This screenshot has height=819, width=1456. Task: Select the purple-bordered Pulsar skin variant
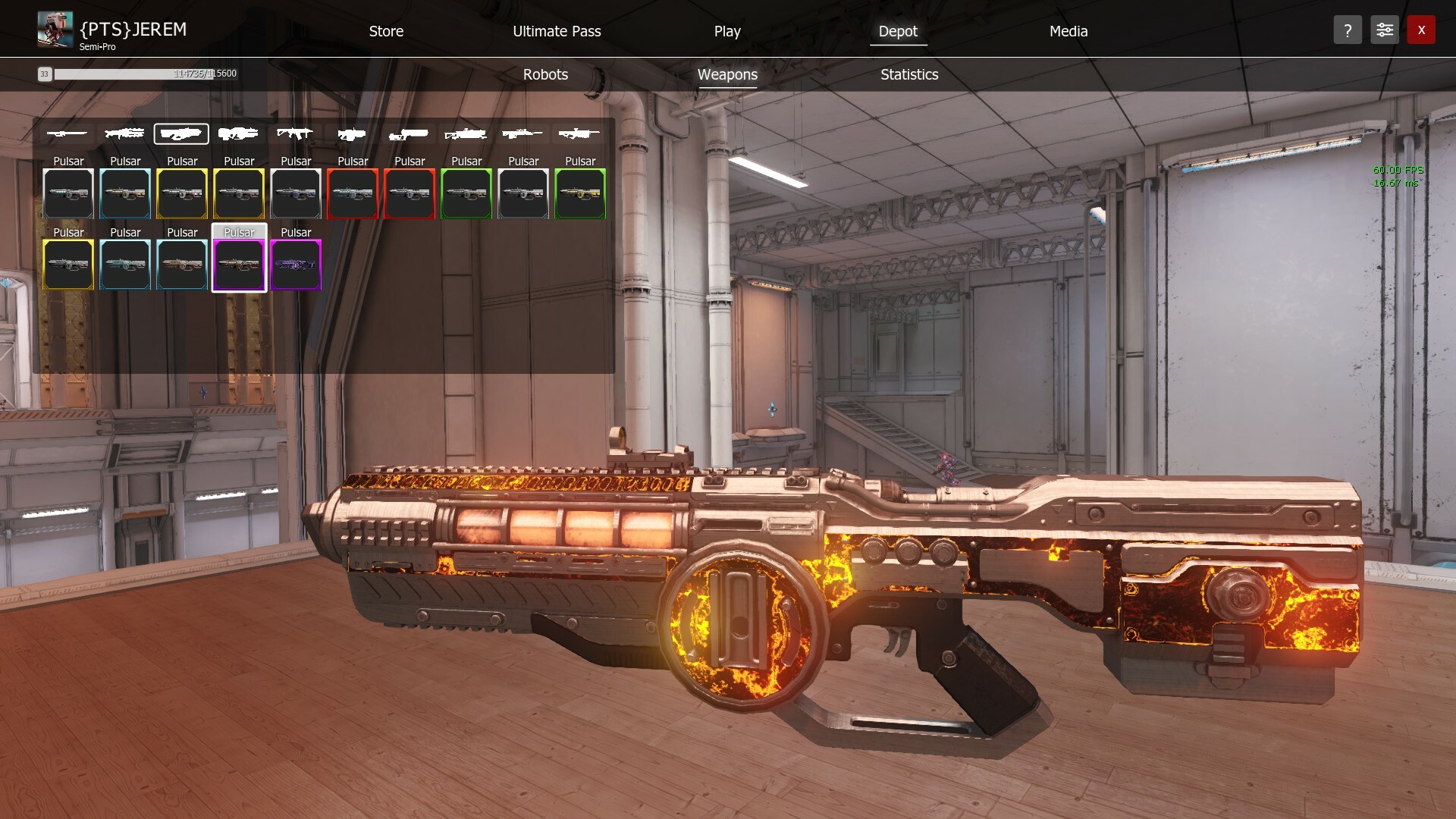[x=296, y=265]
